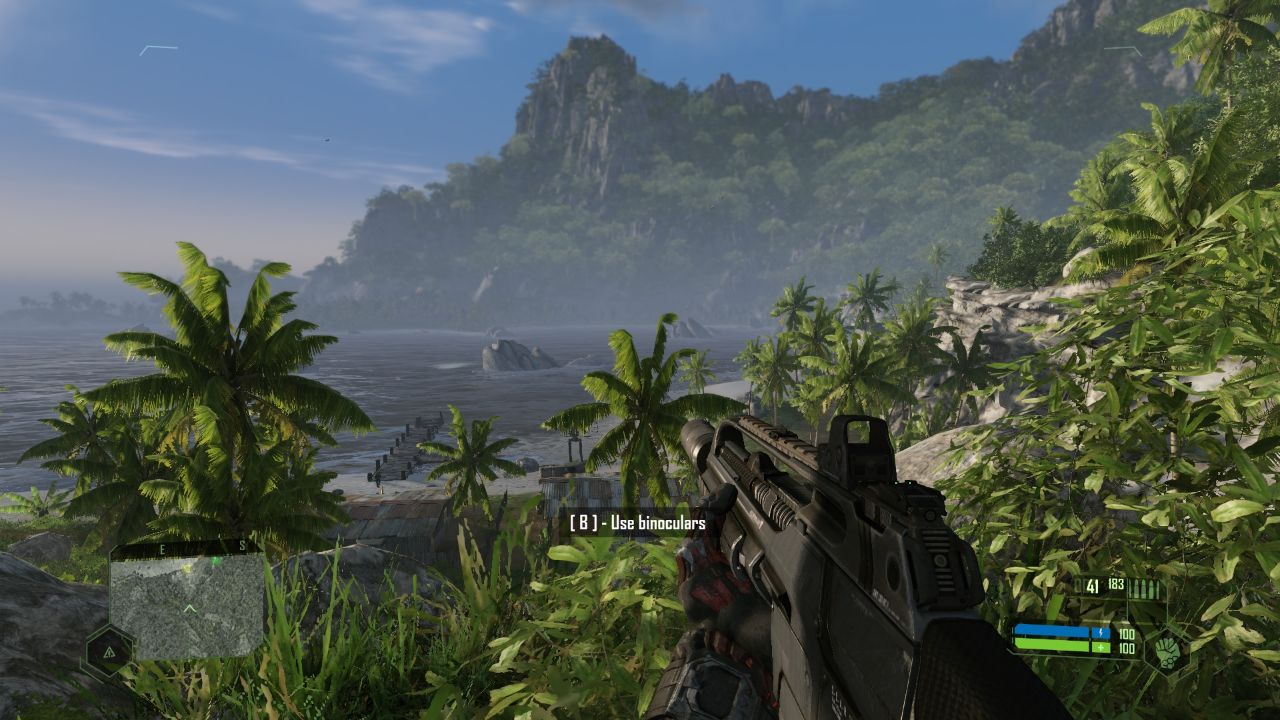This screenshot has width=1280, height=720.
Task: Click the lightning bolt energy icon
Action: (1101, 632)
